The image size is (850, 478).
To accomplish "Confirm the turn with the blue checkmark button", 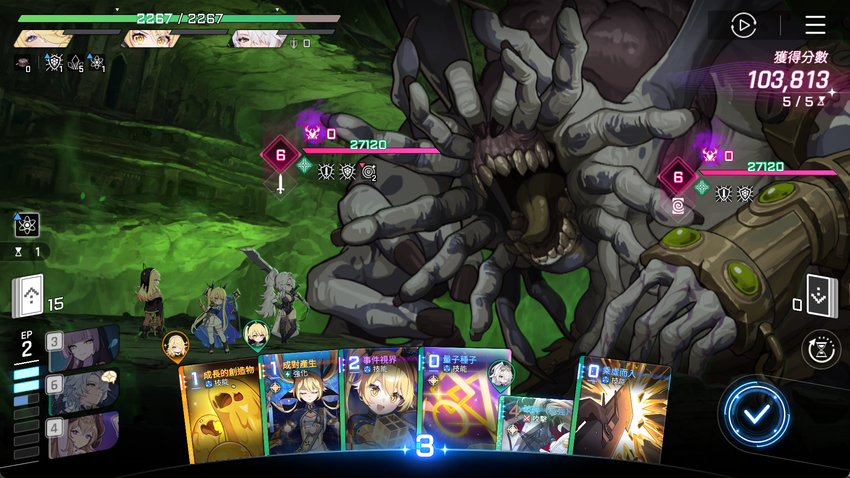I will click(756, 412).
